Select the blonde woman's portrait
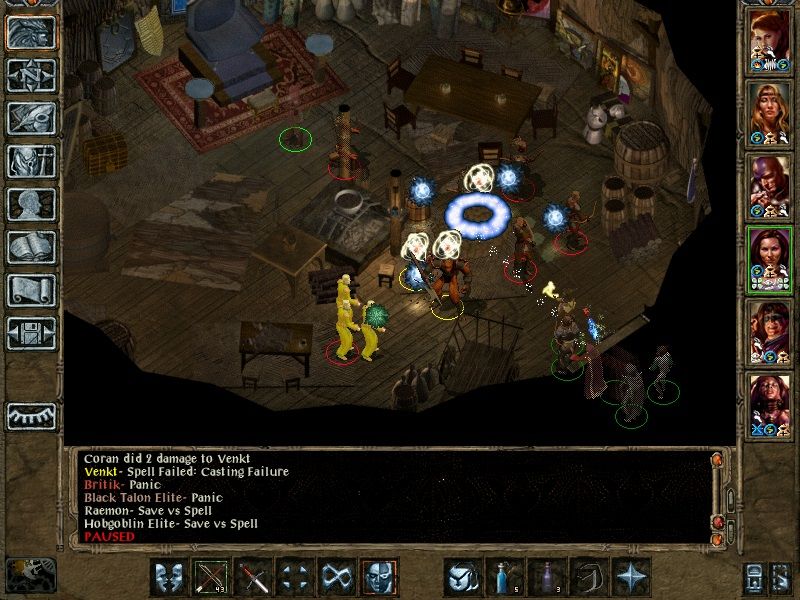Viewport: 800px width, 600px height. point(769,115)
